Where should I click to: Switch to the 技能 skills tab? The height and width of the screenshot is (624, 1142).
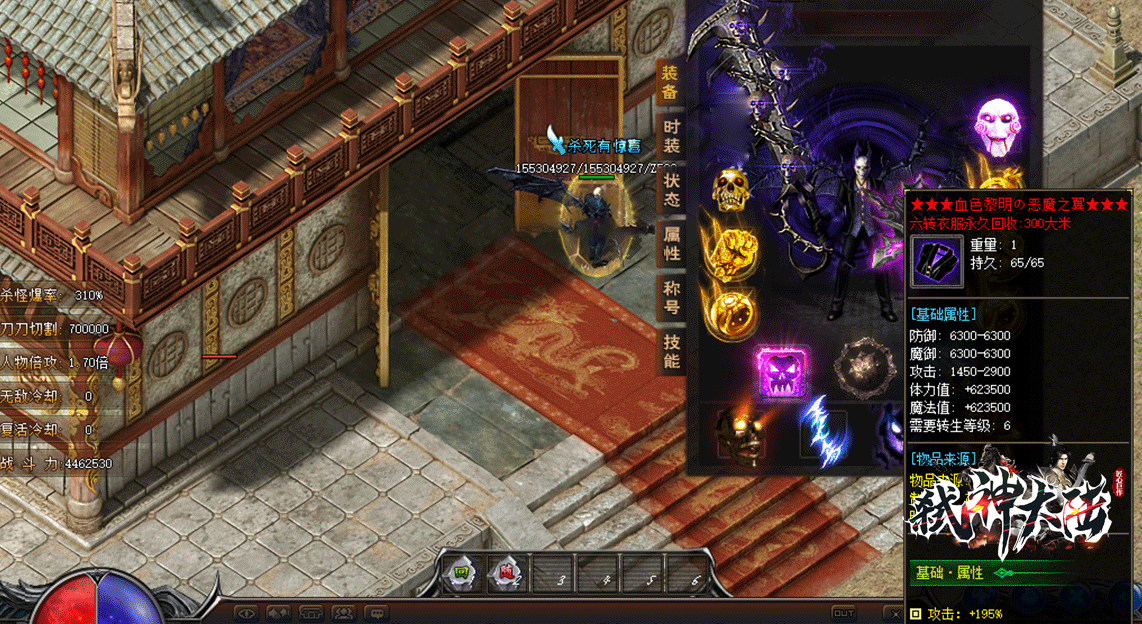coord(672,352)
